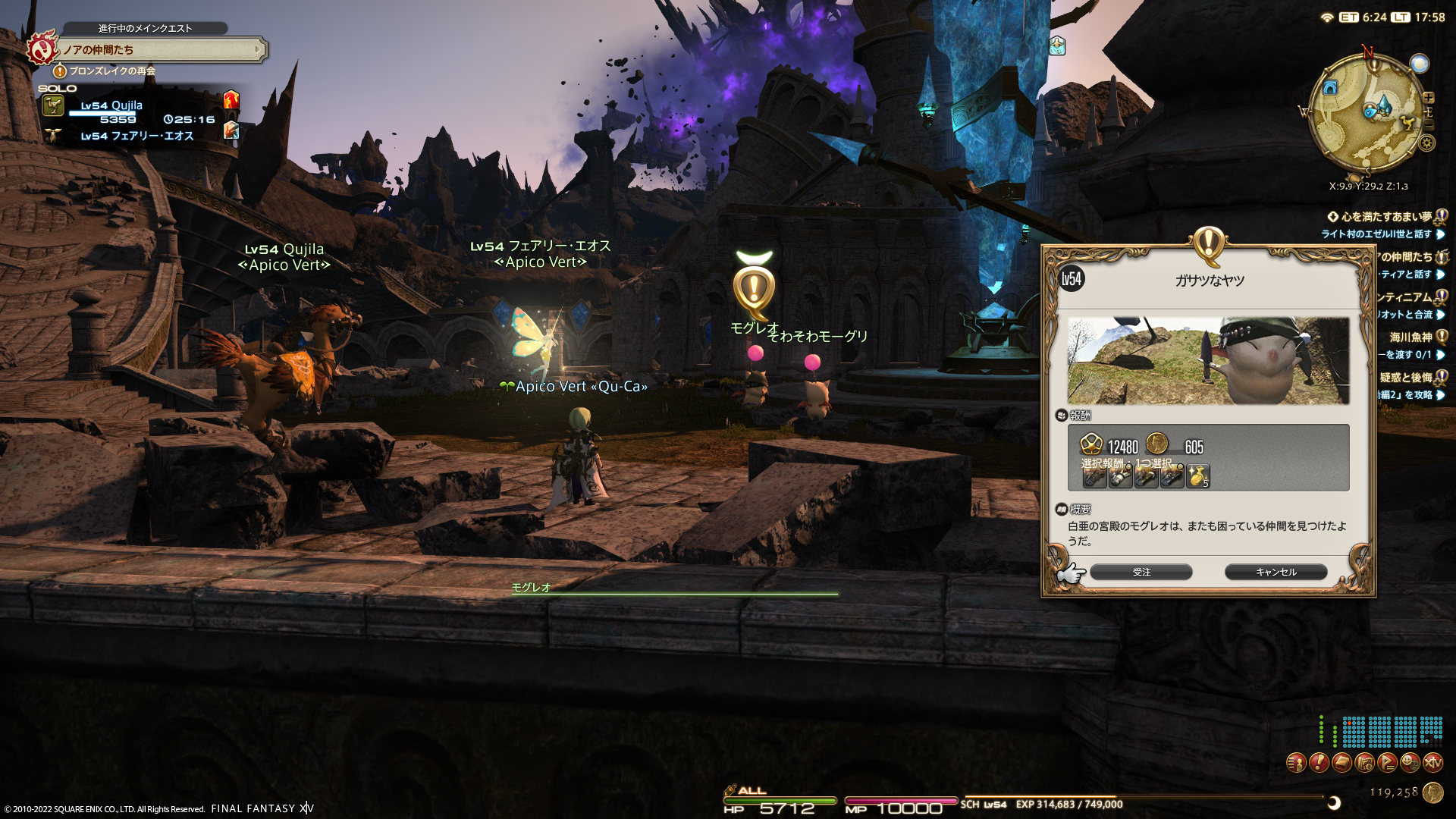Cancel the quest offer with キャンセル

pyautogui.click(x=1276, y=573)
